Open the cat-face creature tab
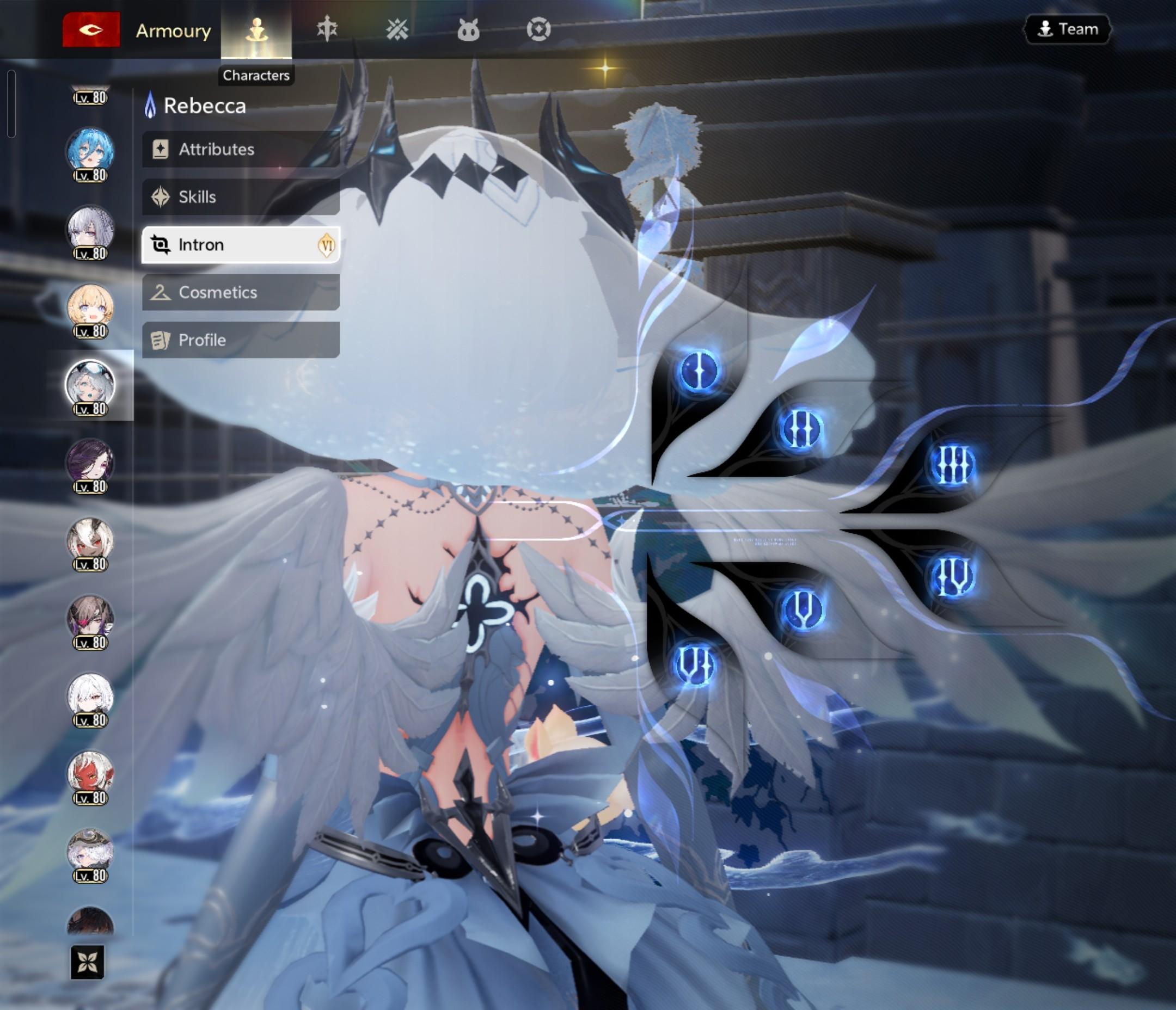 point(468,29)
